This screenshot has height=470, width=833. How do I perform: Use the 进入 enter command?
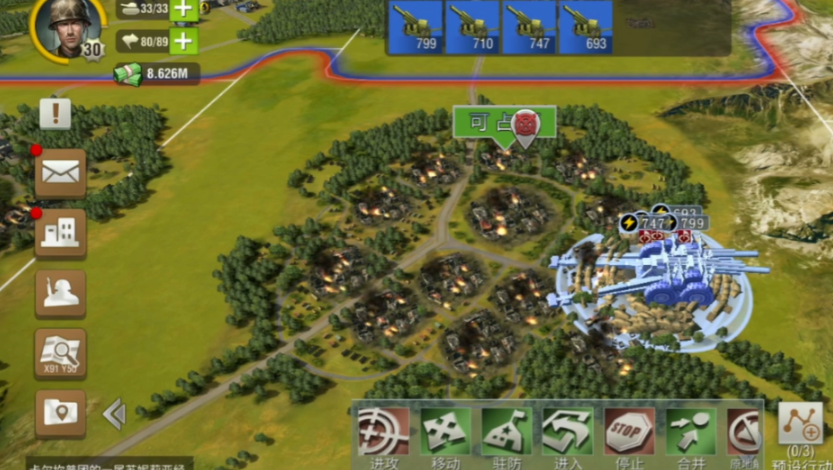click(568, 435)
